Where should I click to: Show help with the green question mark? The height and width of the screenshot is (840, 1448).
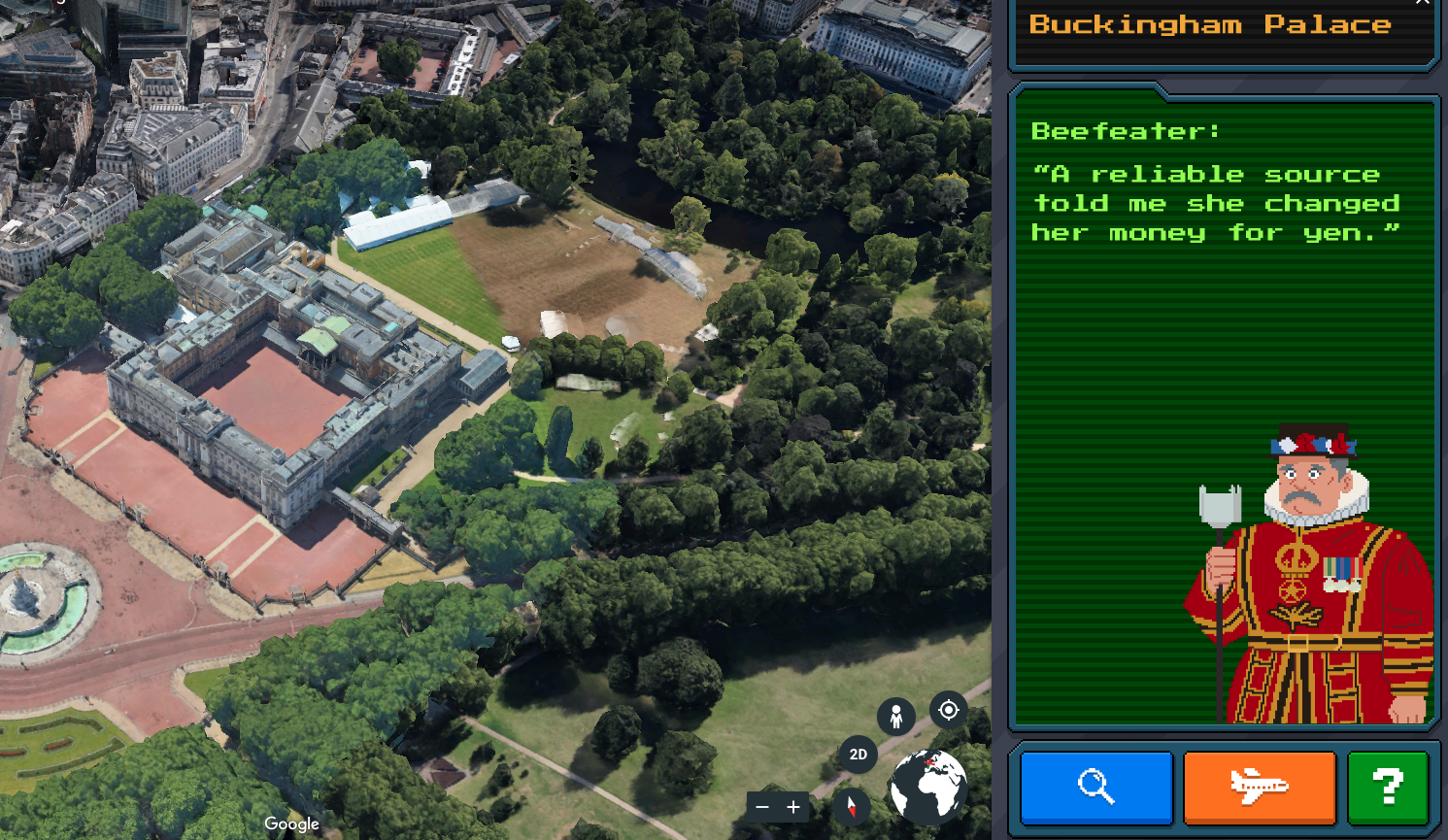point(1388,787)
